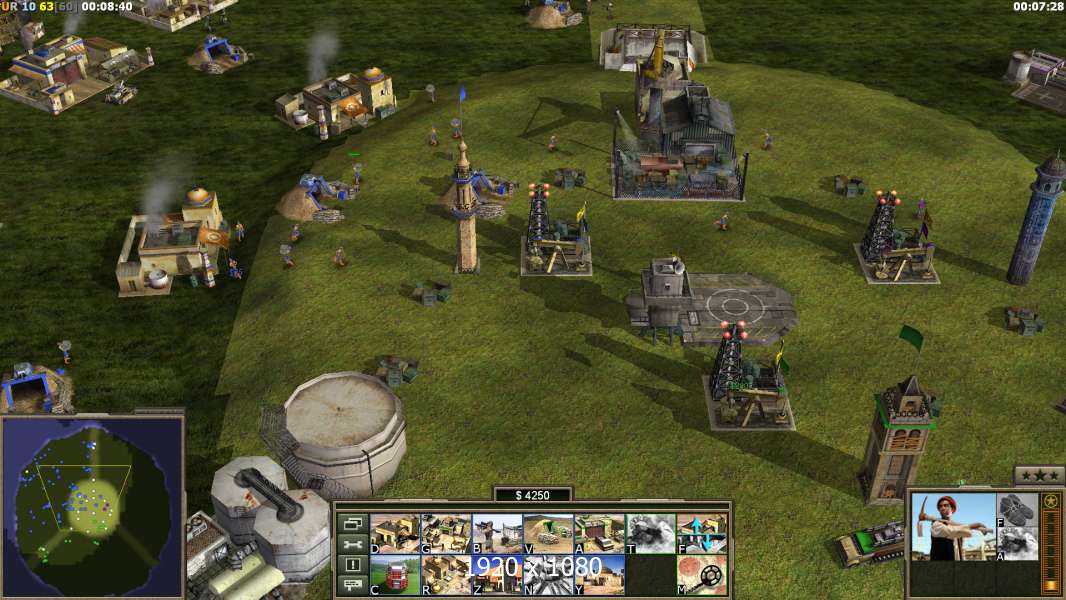Choose the build icon with hotkey R
This screenshot has height=600, width=1066.
[446, 574]
